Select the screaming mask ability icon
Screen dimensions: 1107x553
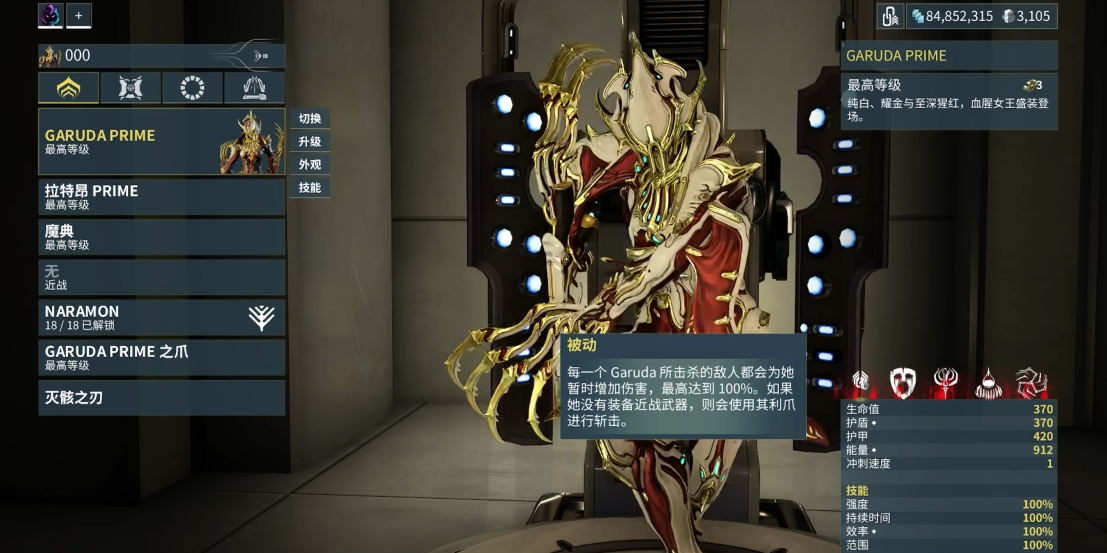(903, 381)
